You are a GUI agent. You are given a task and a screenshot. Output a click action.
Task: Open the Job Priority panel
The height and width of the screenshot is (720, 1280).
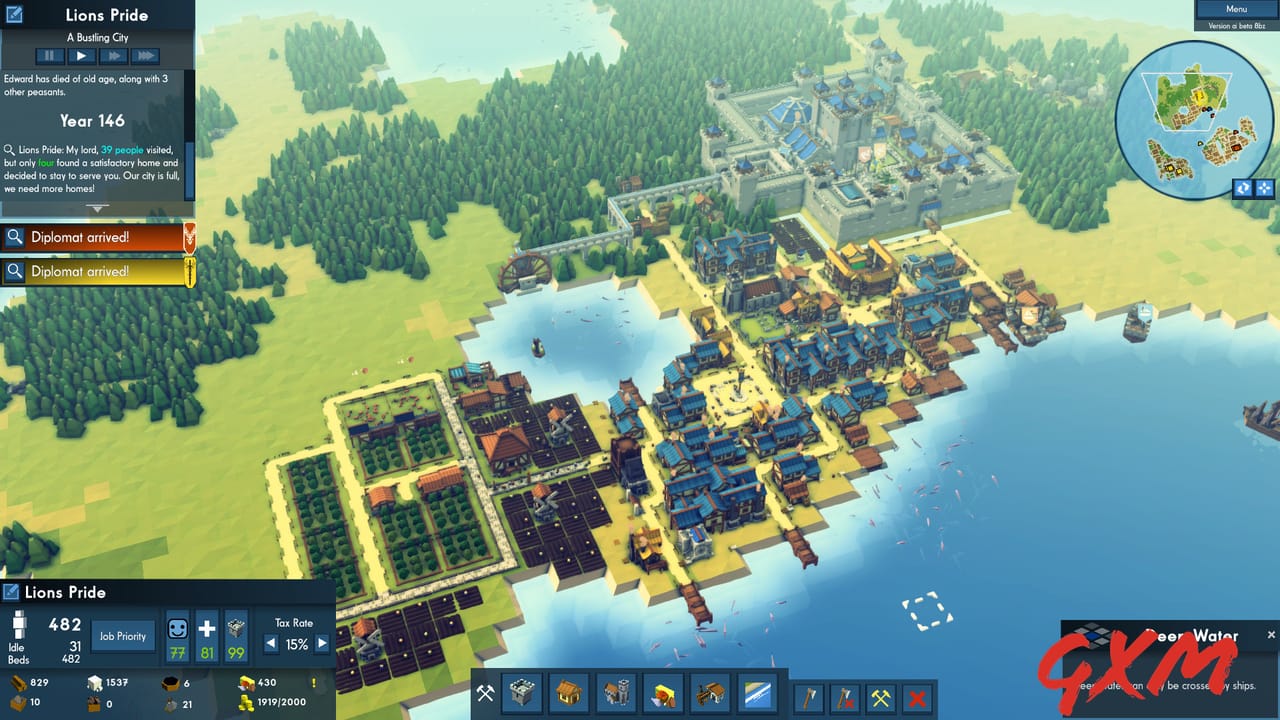coord(122,635)
